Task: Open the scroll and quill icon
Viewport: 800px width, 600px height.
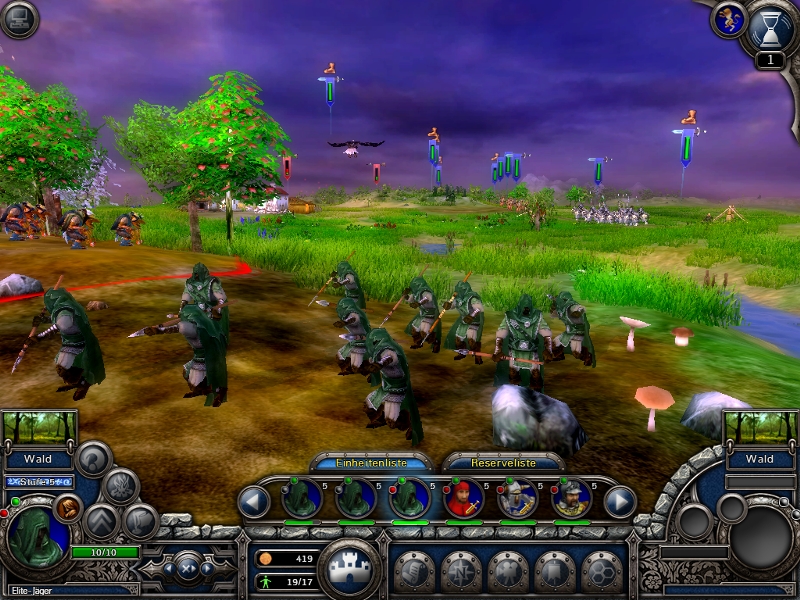Action: (x=415, y=571)
